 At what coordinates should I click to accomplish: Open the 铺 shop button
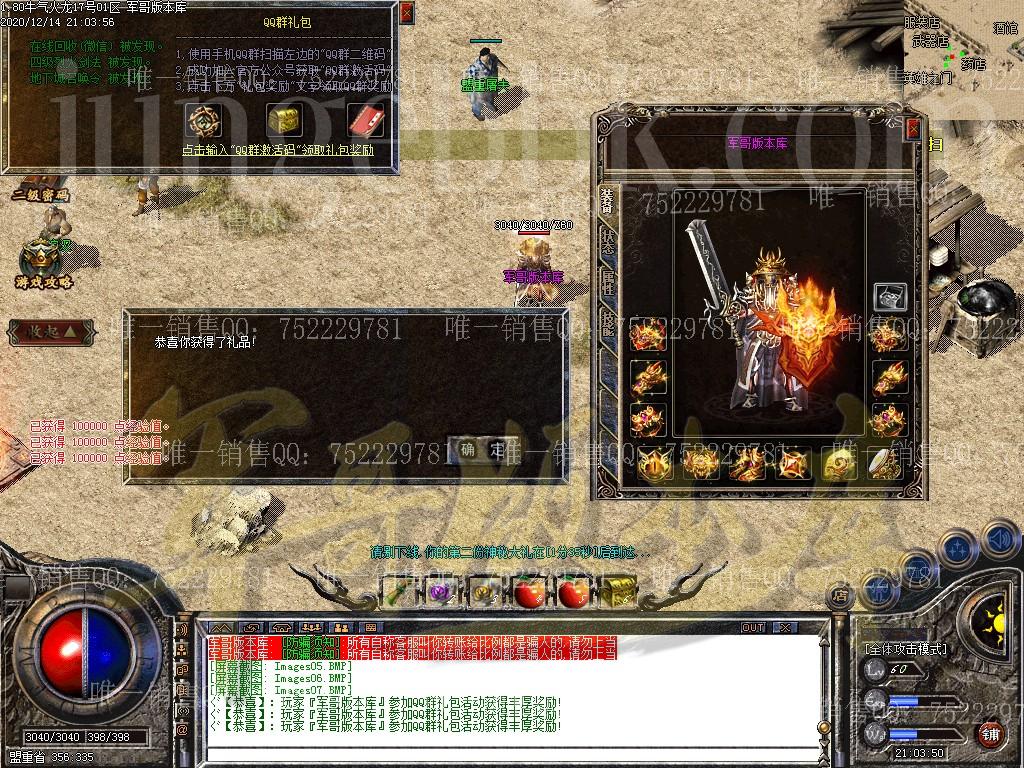(989, 735)
